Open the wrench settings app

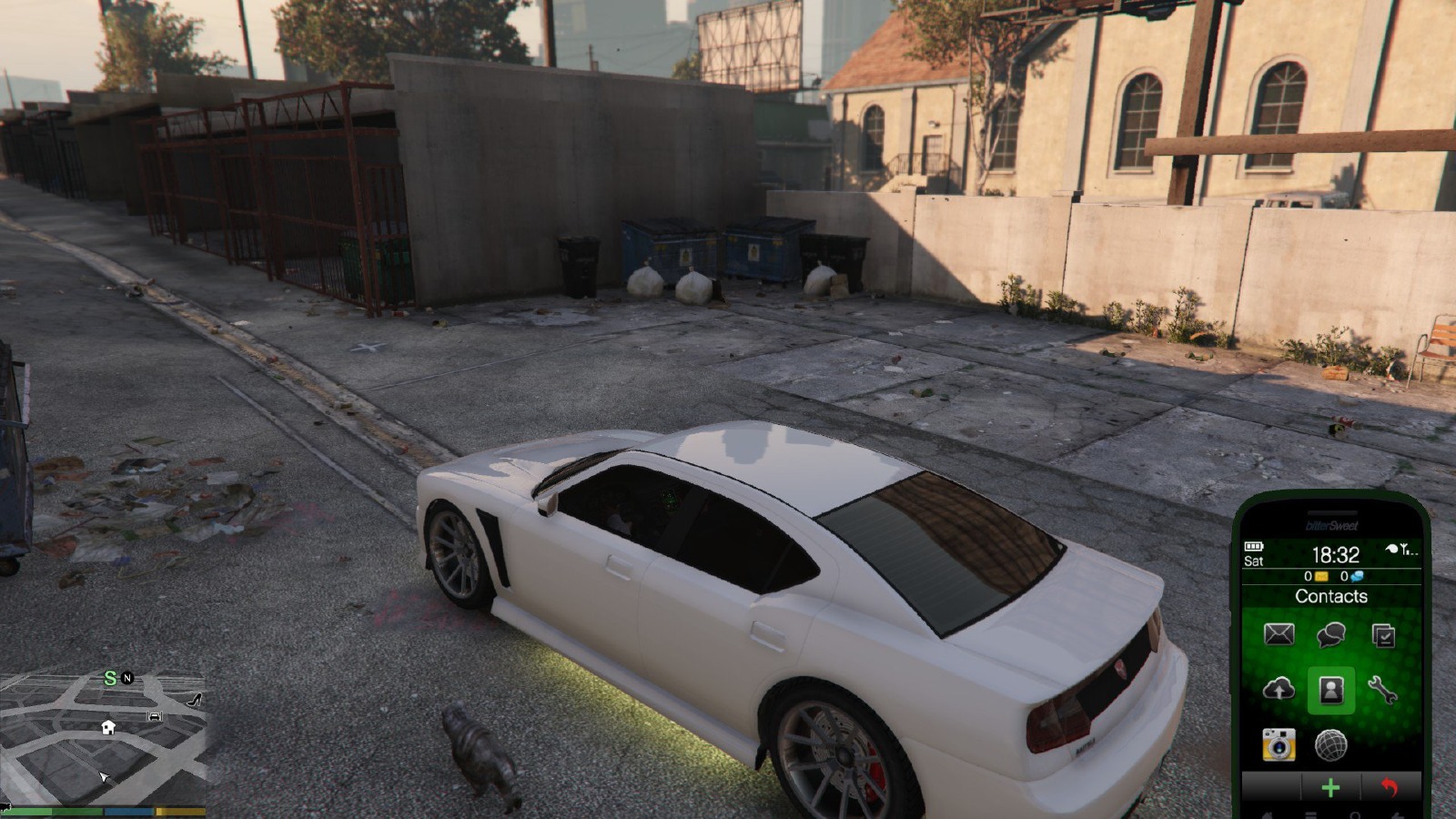click(1382, 690)
